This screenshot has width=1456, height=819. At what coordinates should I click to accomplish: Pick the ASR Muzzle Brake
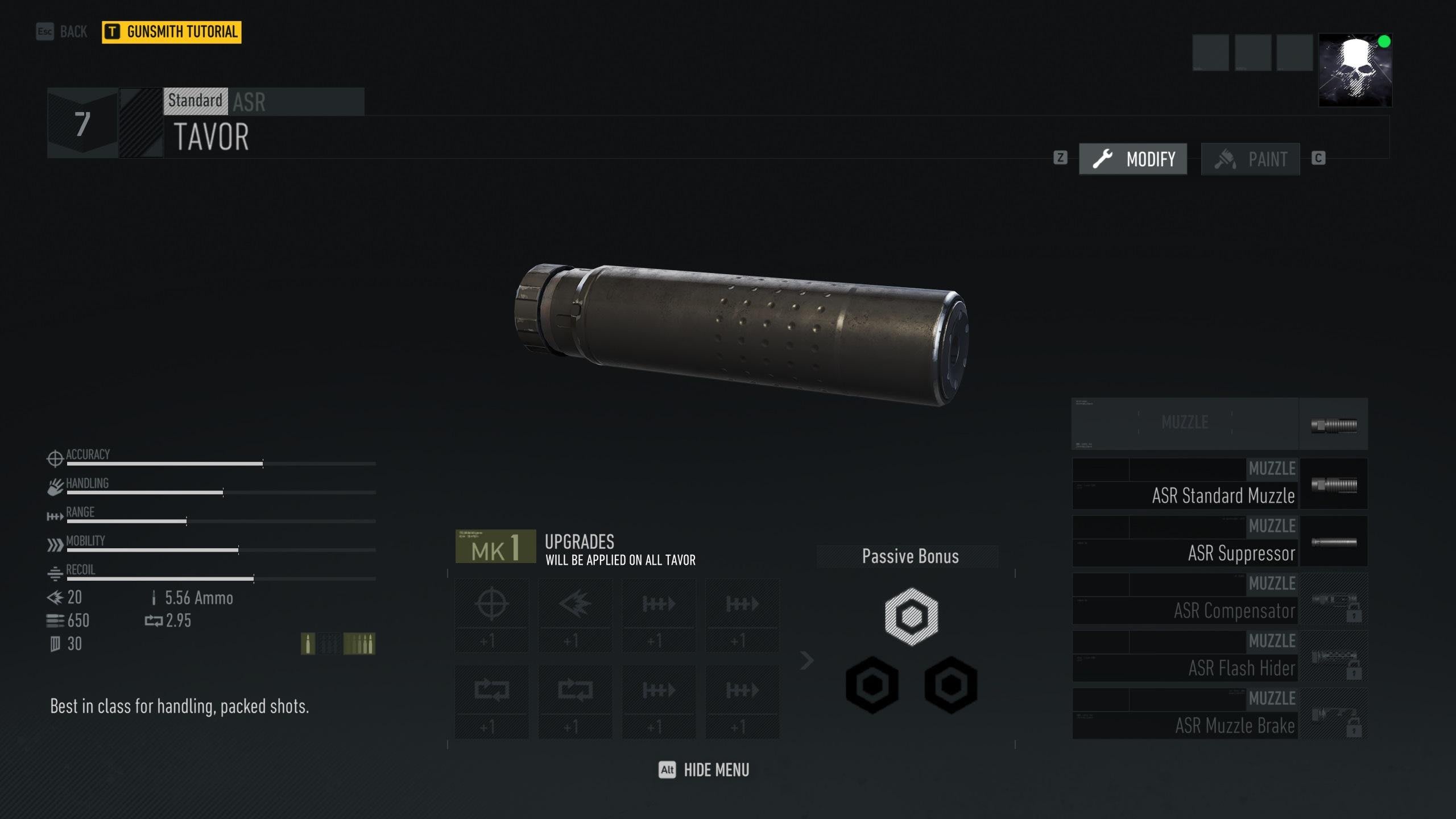tap(1219, 714)
